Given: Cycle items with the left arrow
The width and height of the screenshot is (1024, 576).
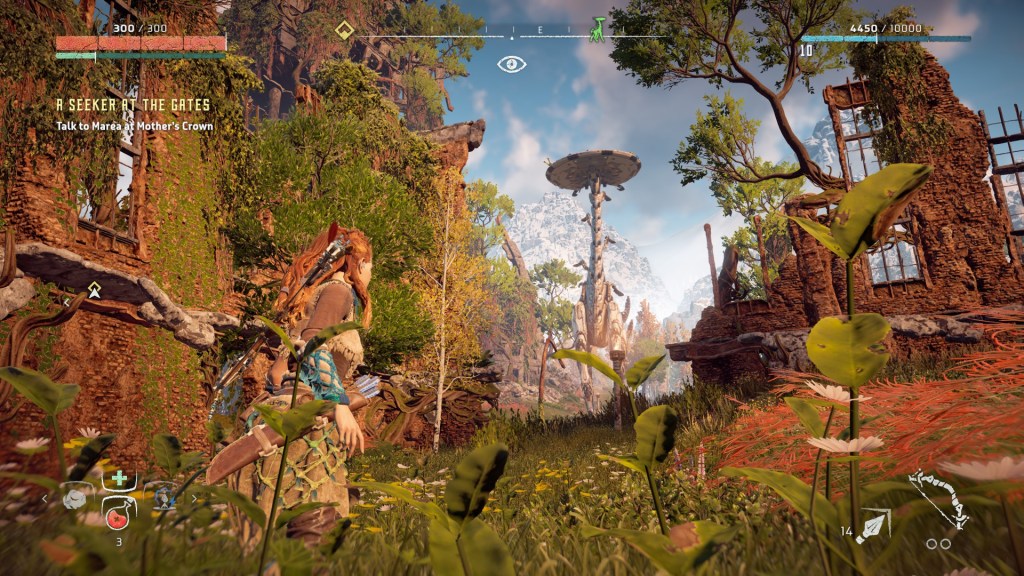Looking at the screenshot, I should 45,498.
